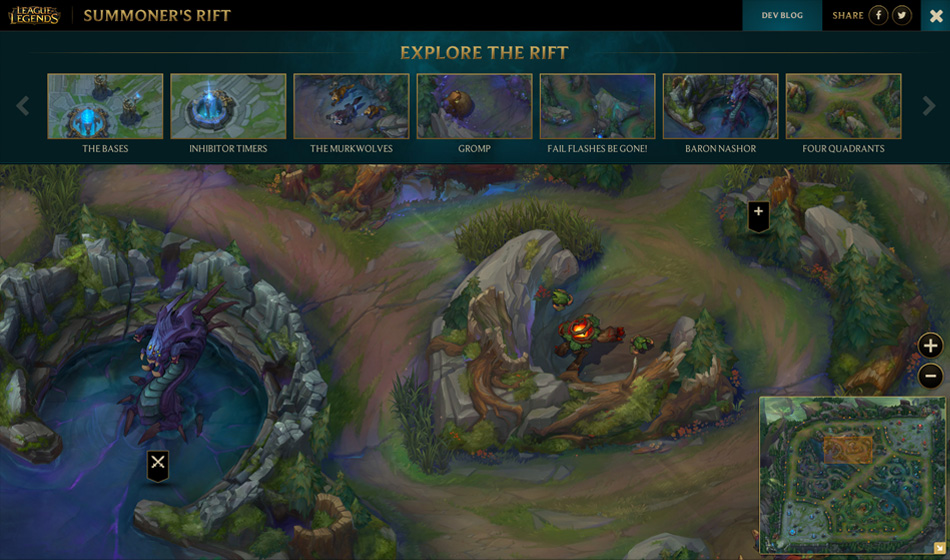The image size is (950, 560).
Task: Choose the Four Quadrants thumbnail
Action: (843, 106)
